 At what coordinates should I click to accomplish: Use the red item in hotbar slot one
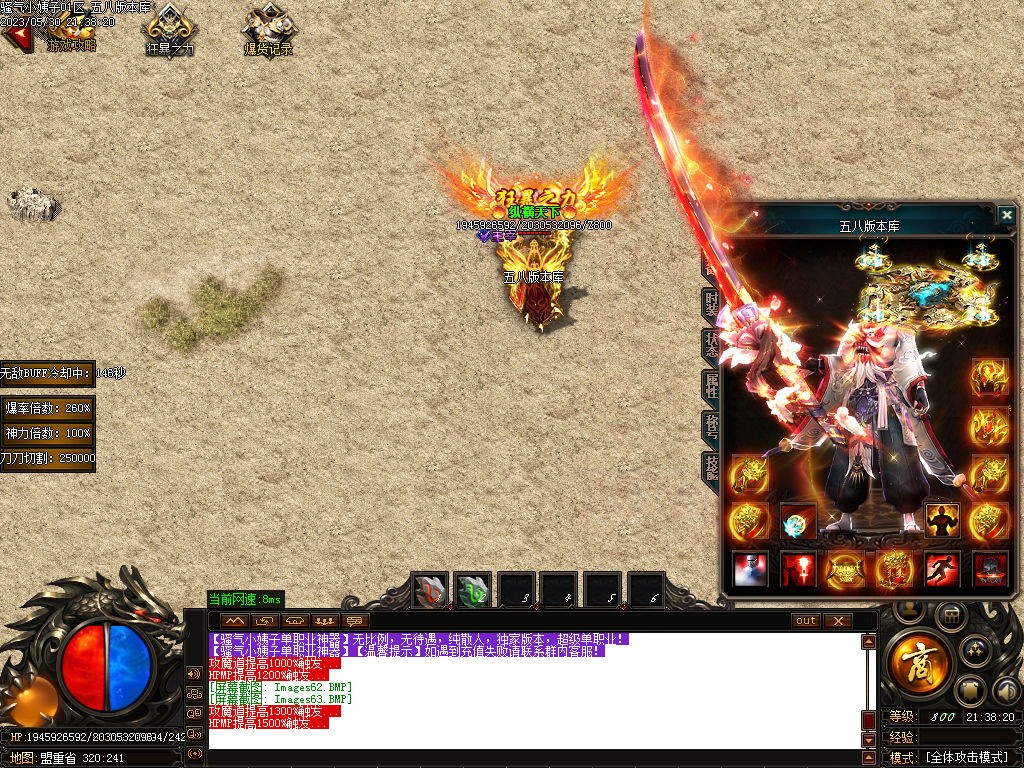click(431, 591)
